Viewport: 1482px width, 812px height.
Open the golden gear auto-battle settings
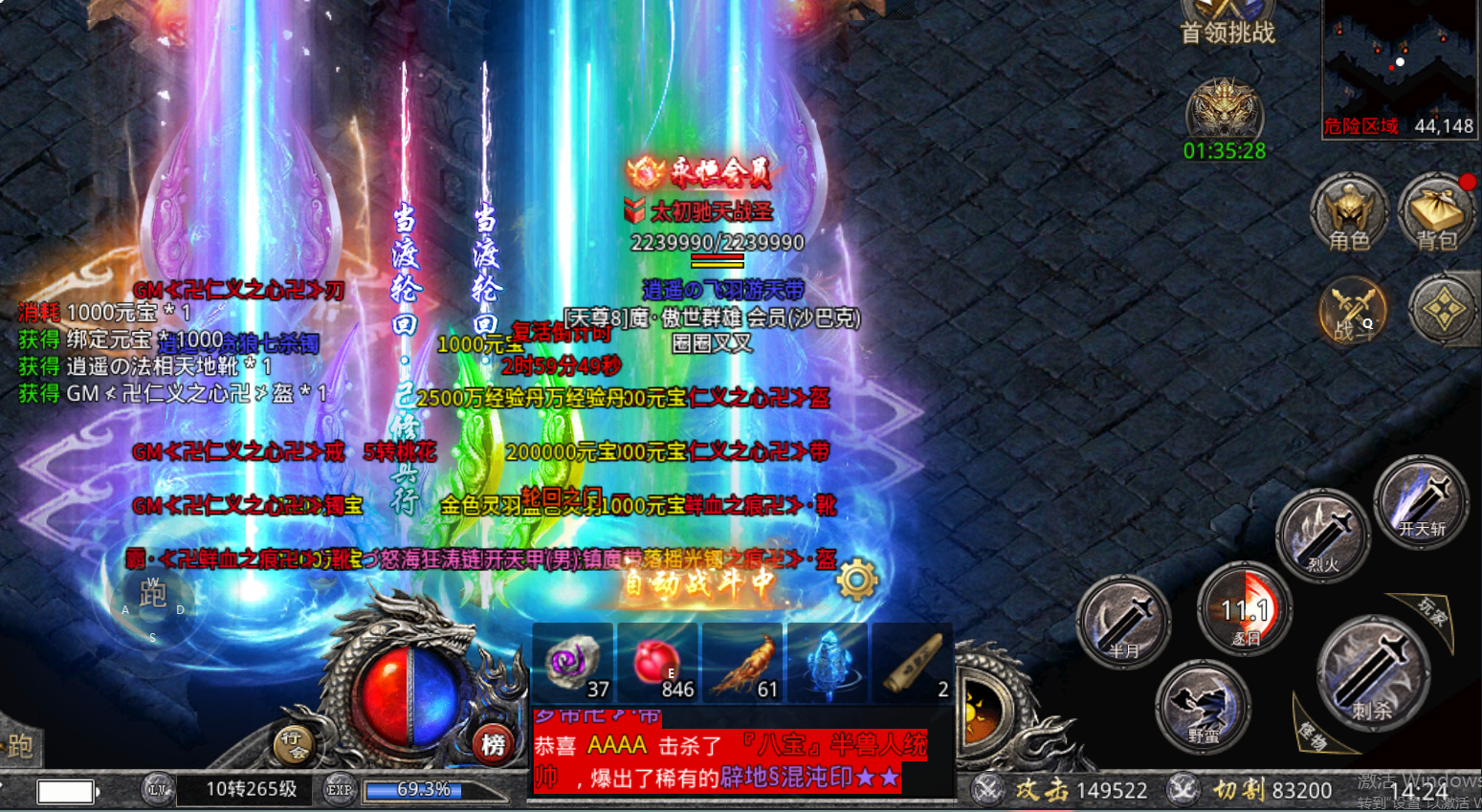click(856, 579)
